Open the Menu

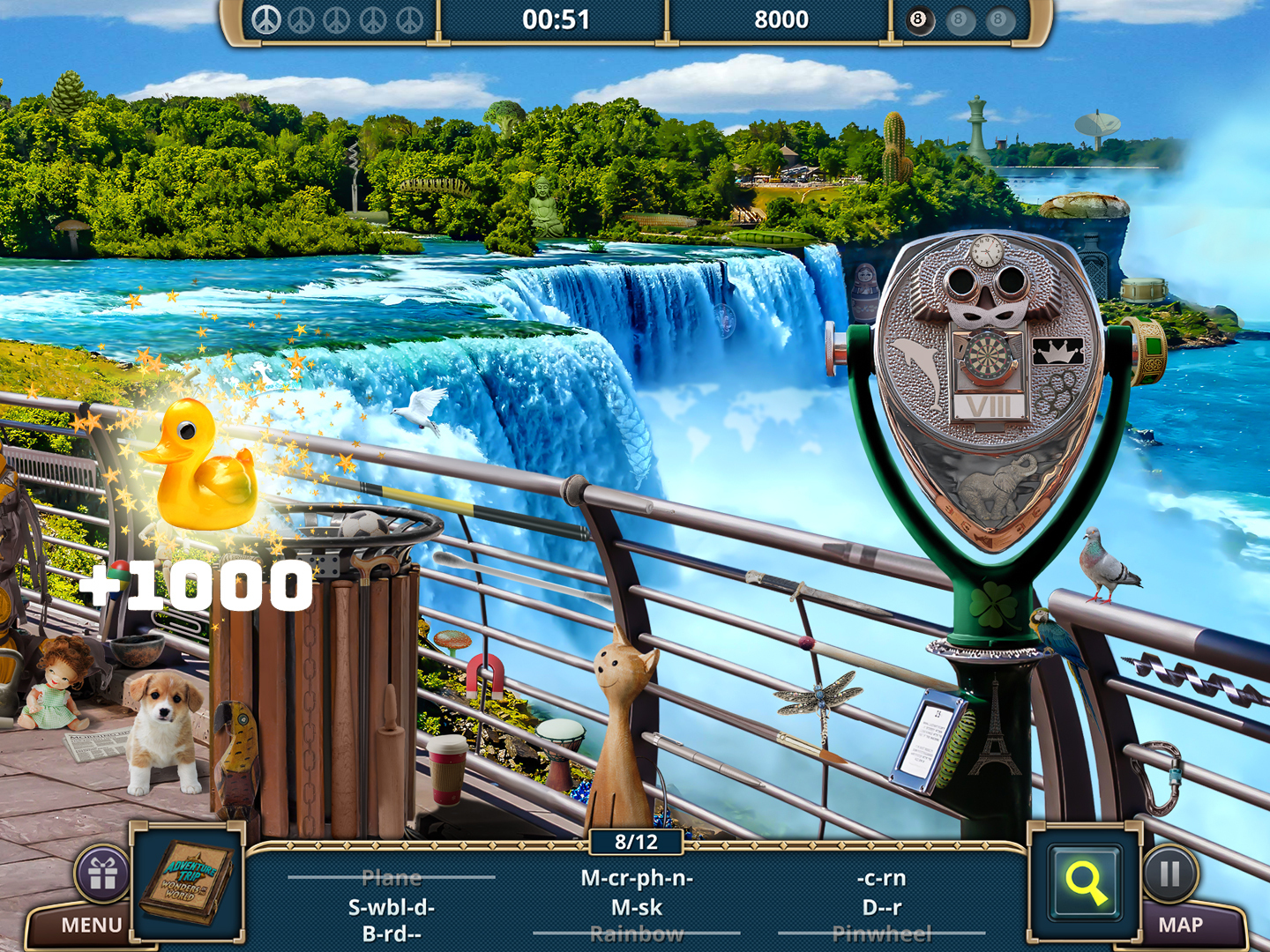(91, 924)
